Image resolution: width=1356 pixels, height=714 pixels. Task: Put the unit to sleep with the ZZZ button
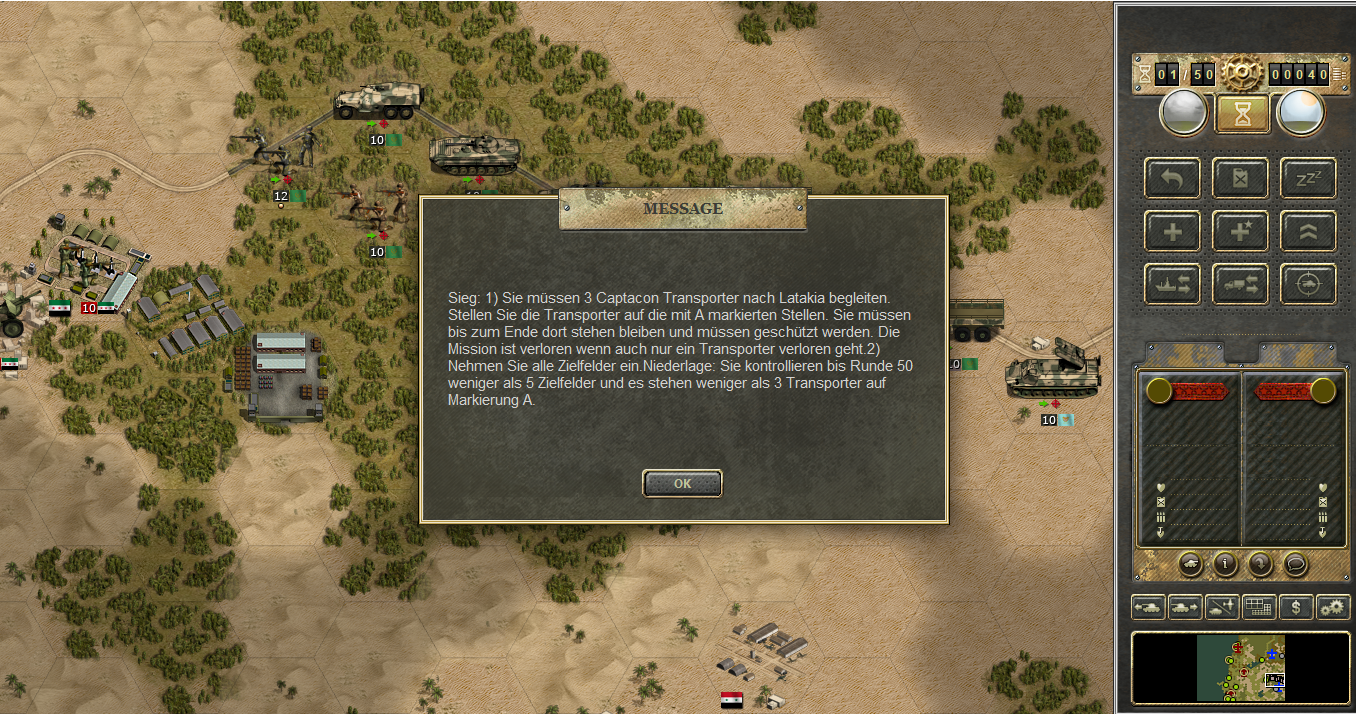point(1308,179)
